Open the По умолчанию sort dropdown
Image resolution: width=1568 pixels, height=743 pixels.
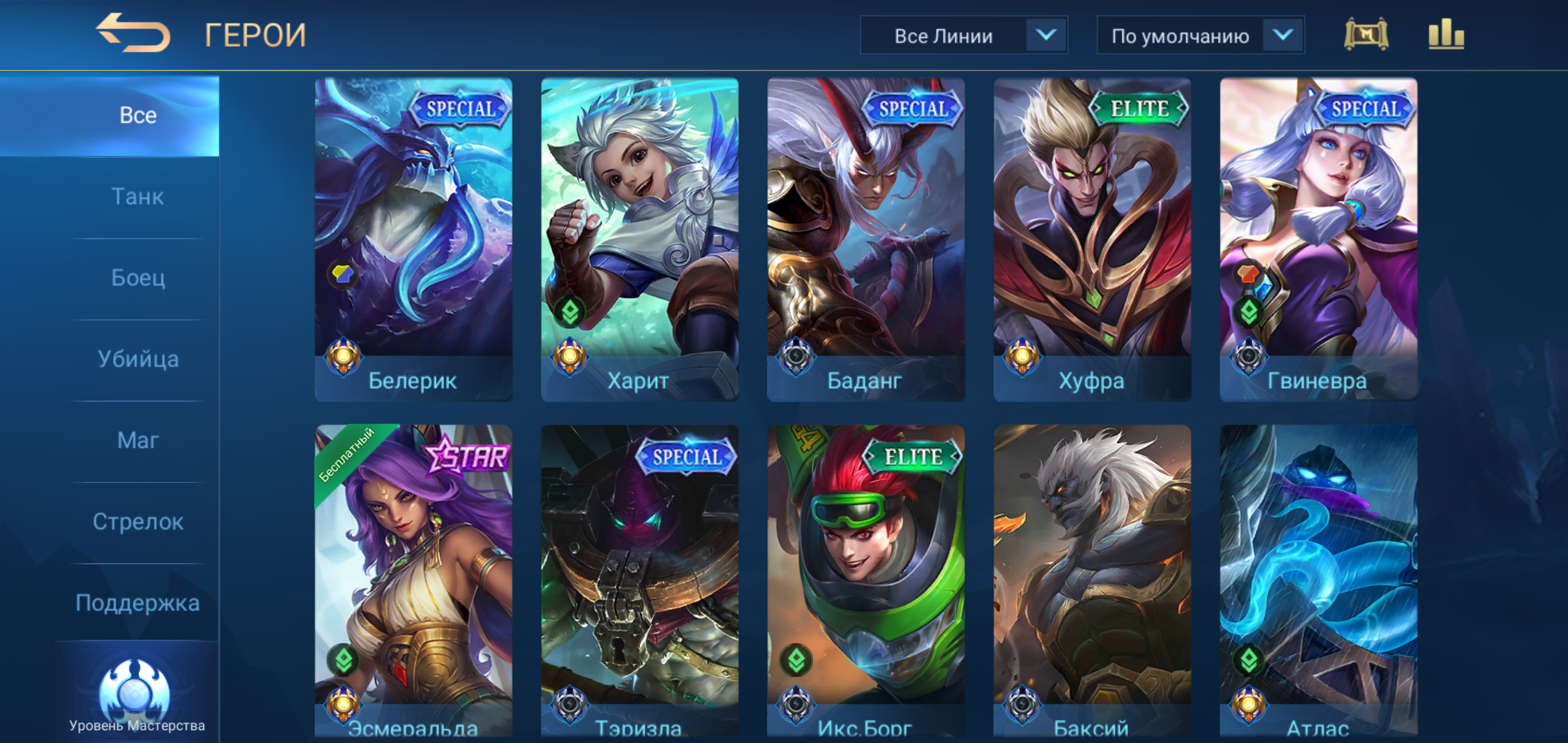point(1200,36)
